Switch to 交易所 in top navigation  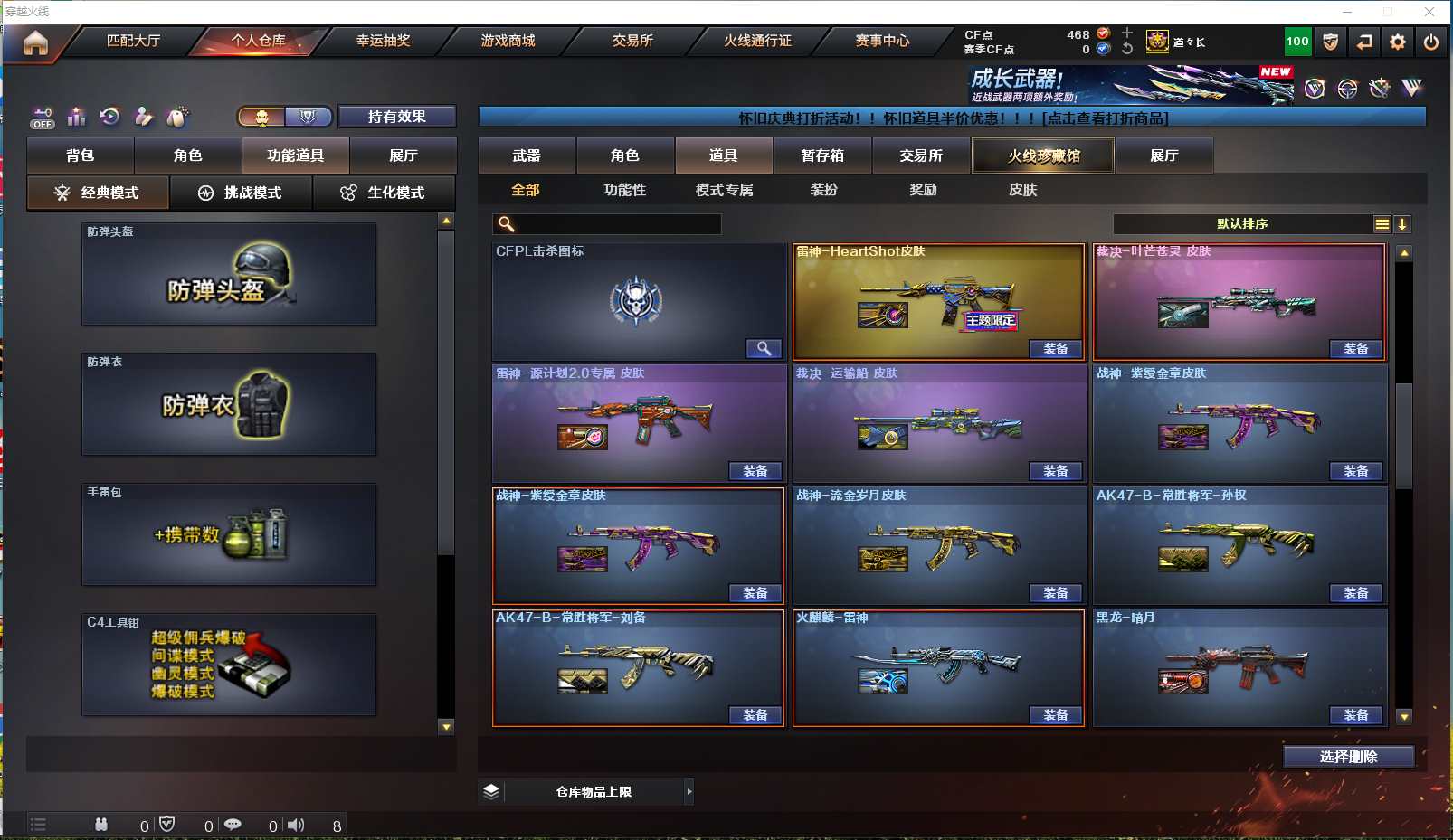tap(632, 41)
